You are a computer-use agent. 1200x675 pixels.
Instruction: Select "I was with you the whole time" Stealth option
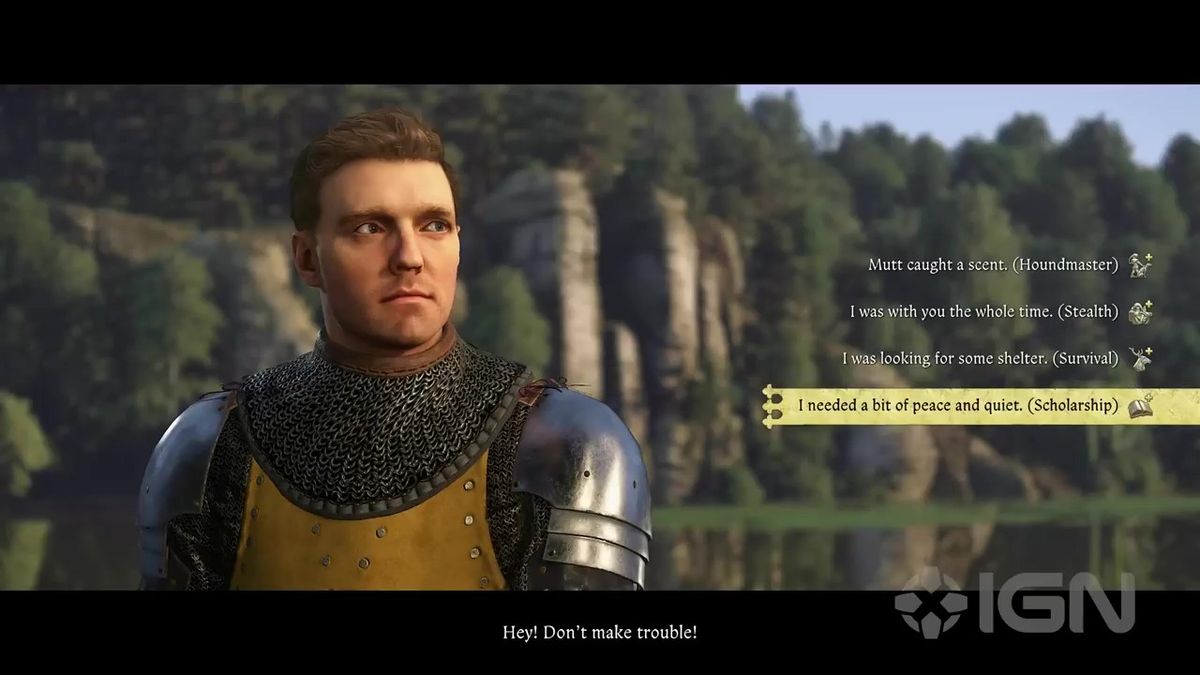(x=984, y=311)
